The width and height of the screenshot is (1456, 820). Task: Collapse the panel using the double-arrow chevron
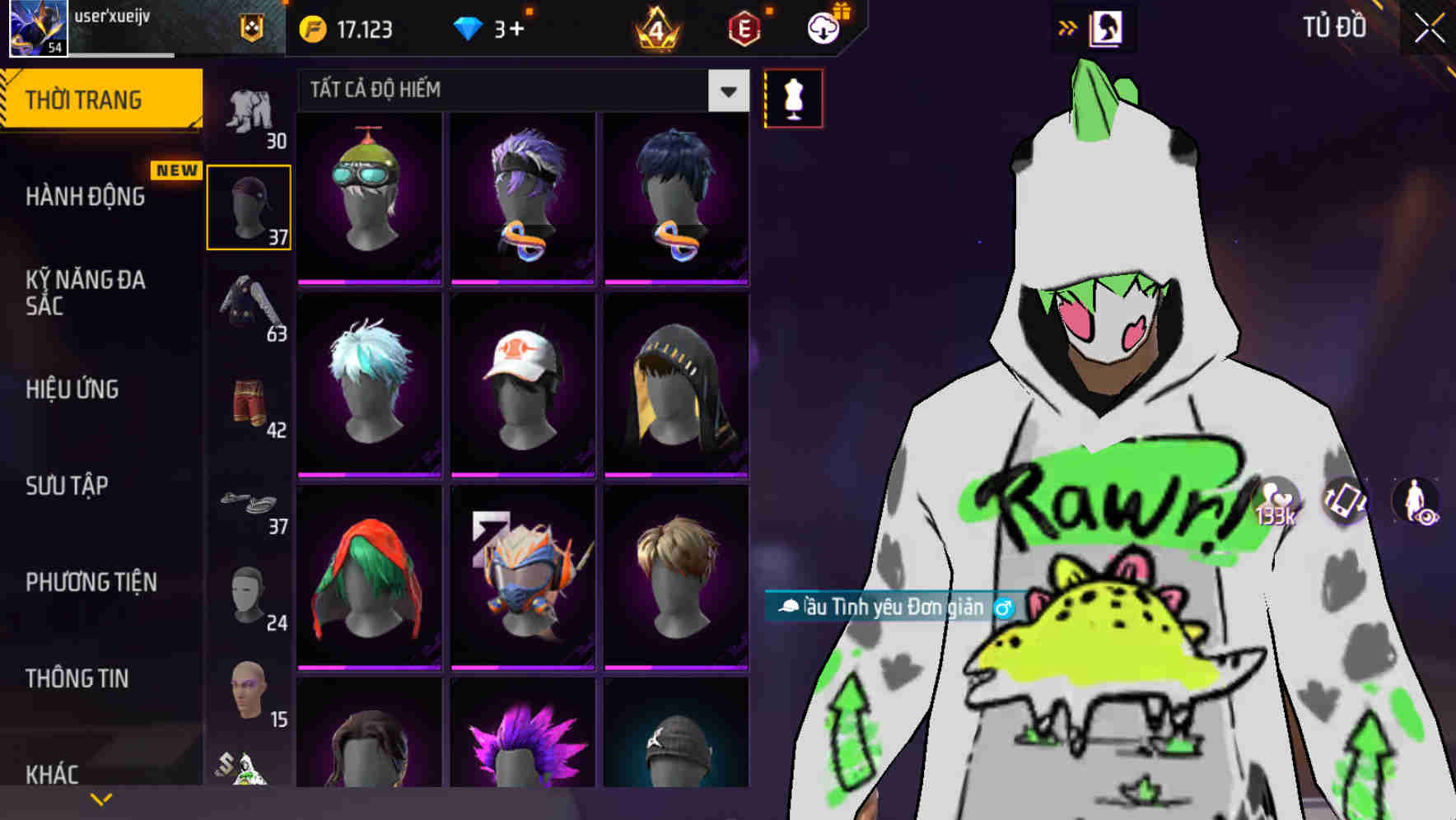[1069, 26]
